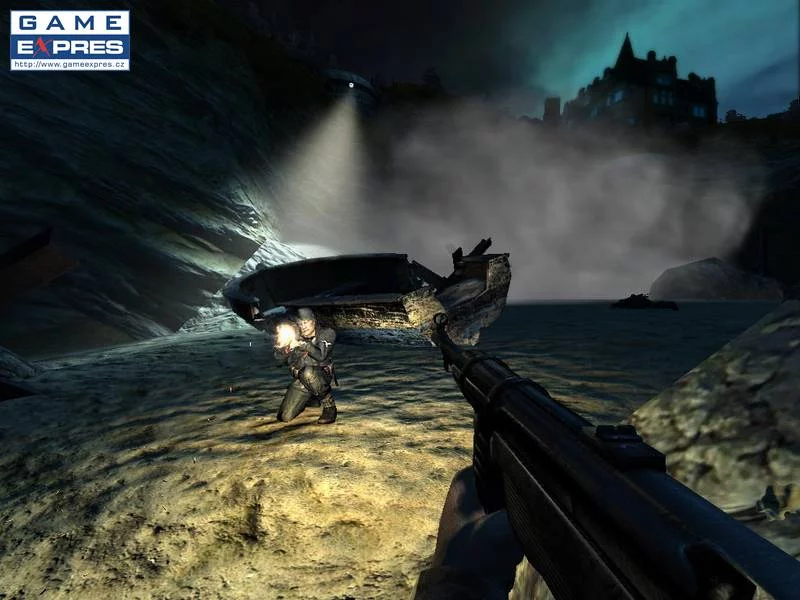Click the Game Expres watermark logo
Viewport: 800px width, 600px height.
70,40
